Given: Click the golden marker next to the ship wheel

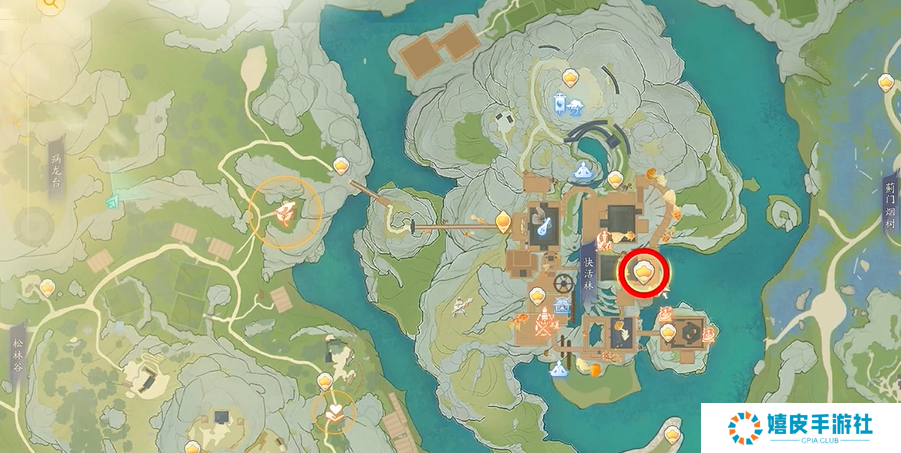Looking at the screenshot, I should [538, 295].
